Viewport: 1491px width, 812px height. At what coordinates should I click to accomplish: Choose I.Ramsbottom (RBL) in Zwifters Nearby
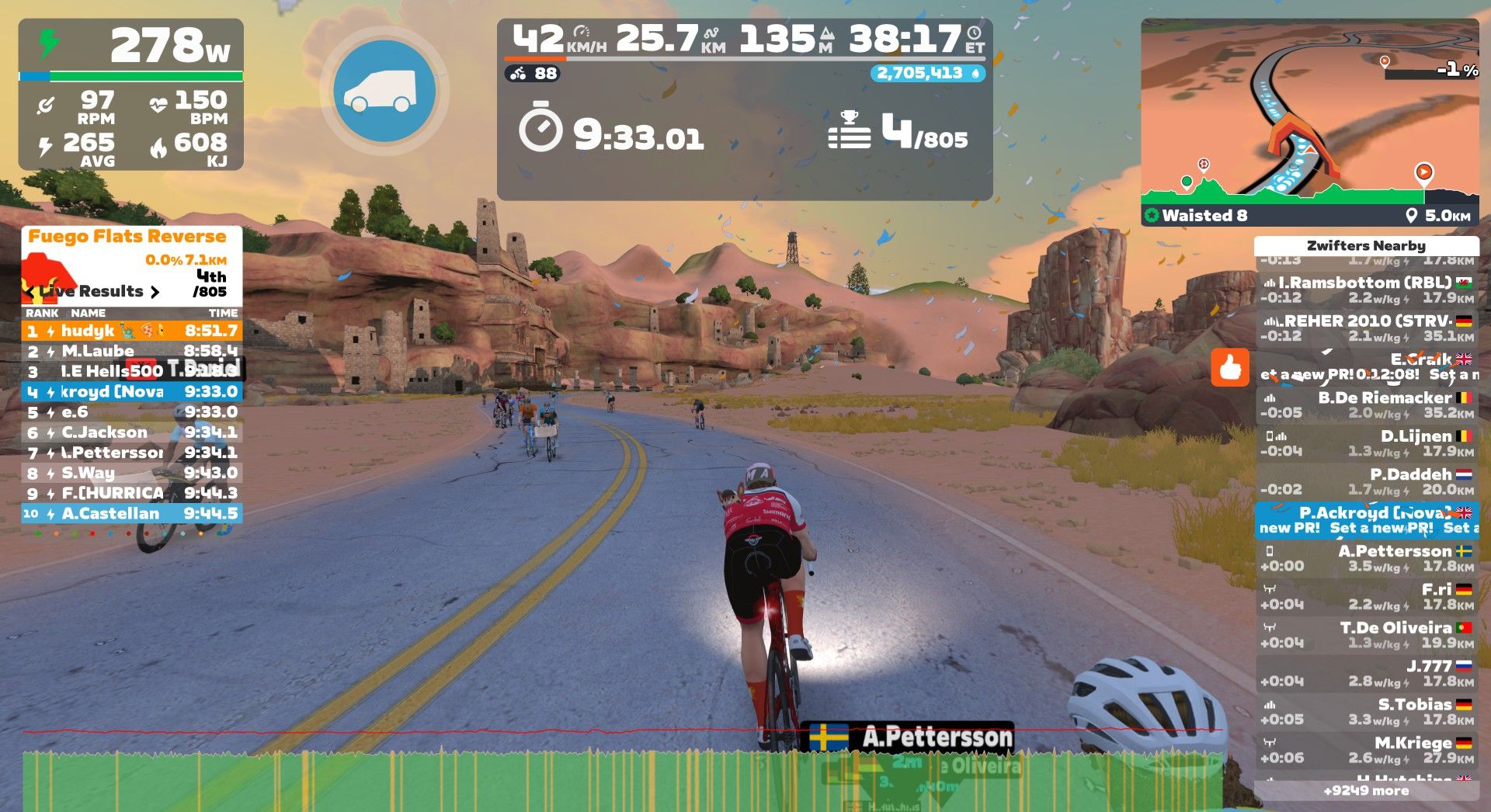1366,290
